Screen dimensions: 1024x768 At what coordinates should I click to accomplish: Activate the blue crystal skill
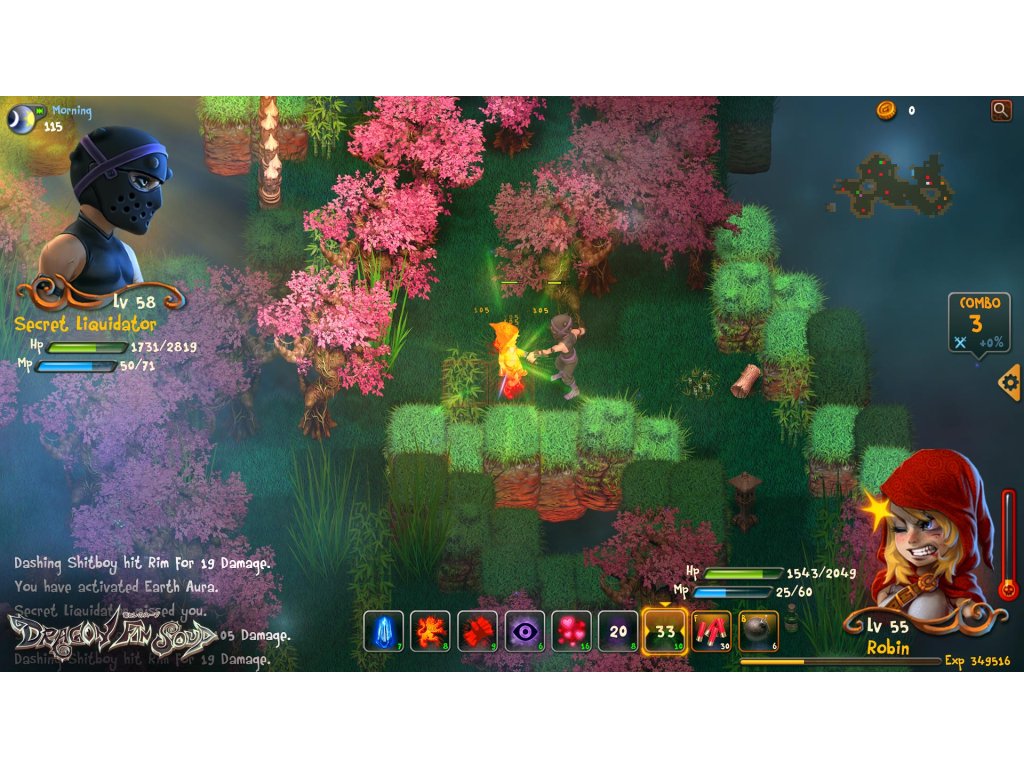click(x=383, y=632)
